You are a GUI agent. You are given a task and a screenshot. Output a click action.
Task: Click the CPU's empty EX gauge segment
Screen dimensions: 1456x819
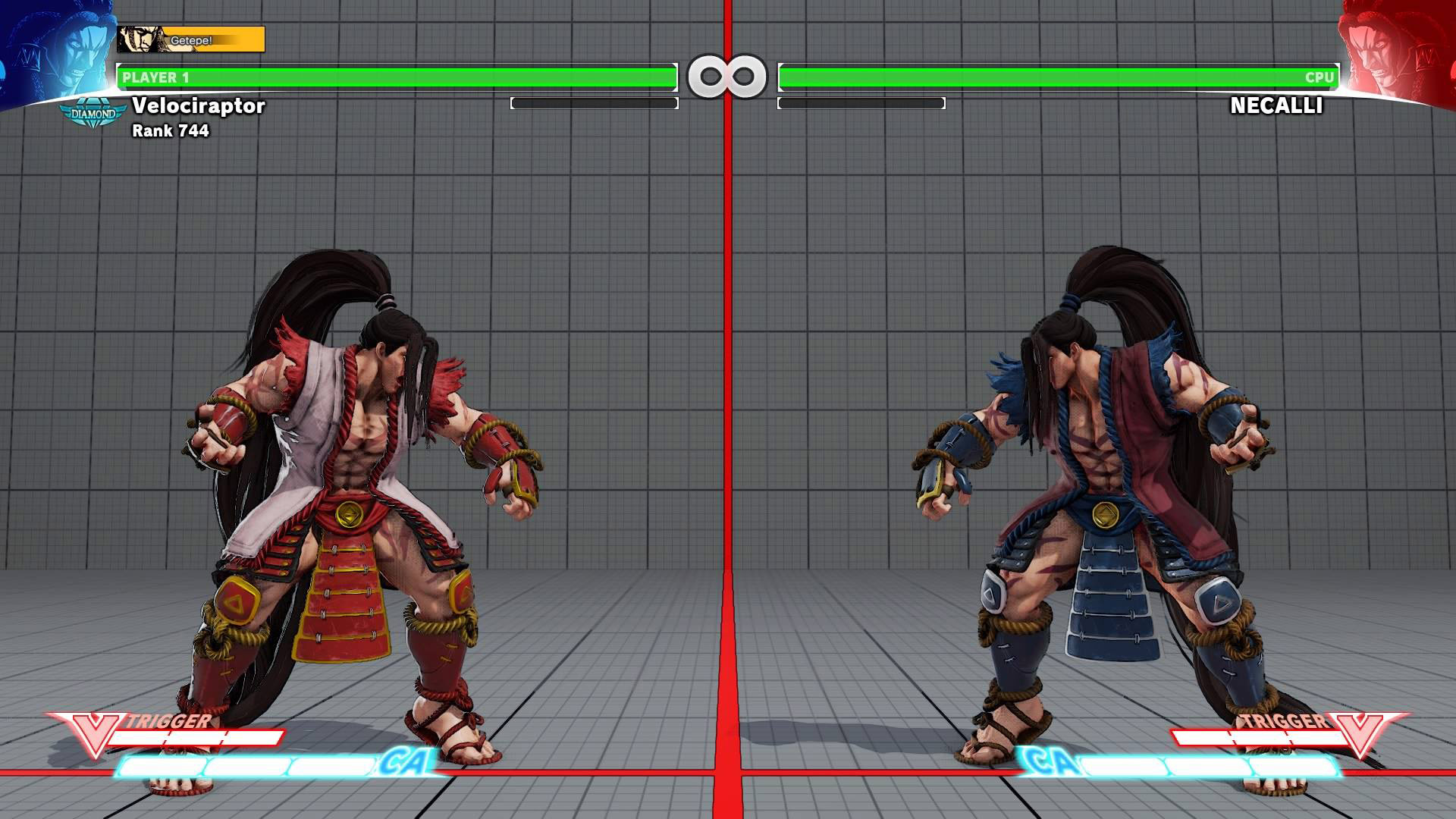861,102
